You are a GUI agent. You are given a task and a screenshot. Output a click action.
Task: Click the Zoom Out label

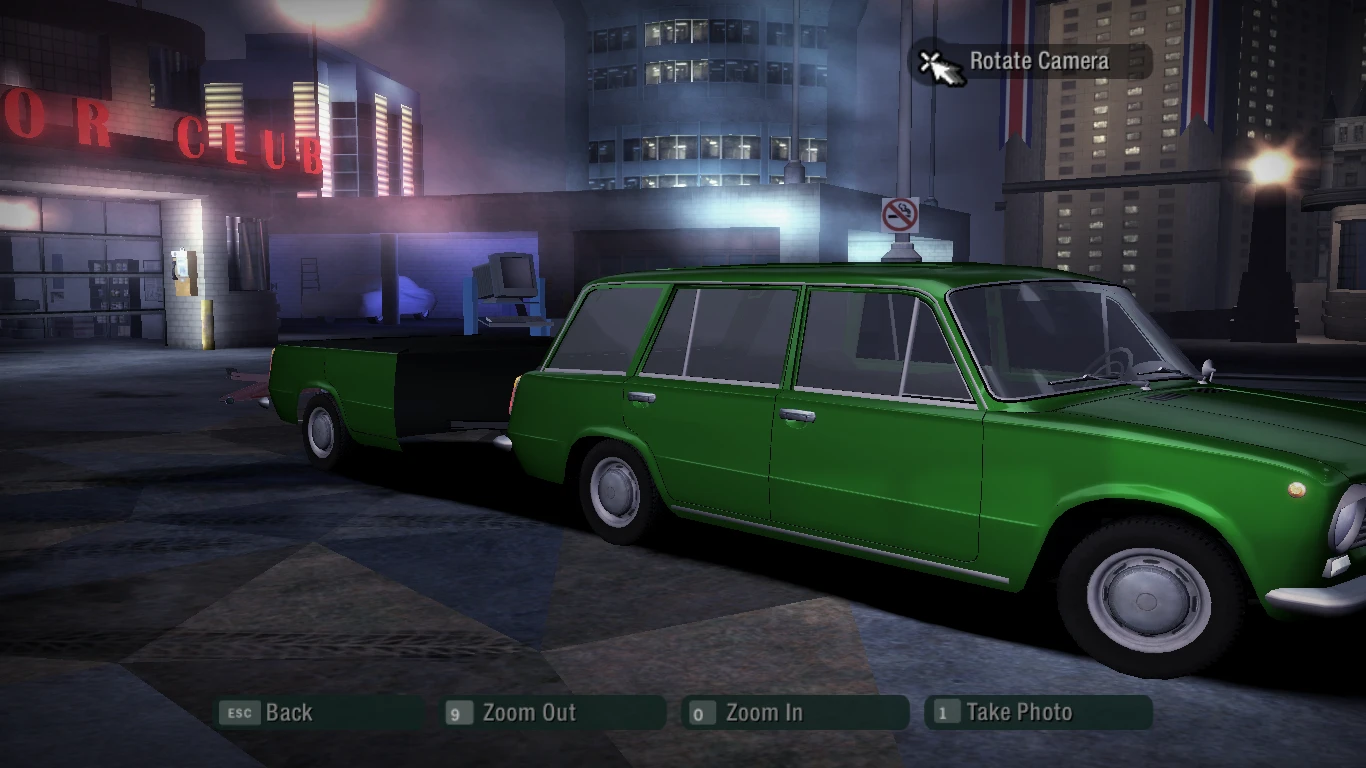click(529, 712)
